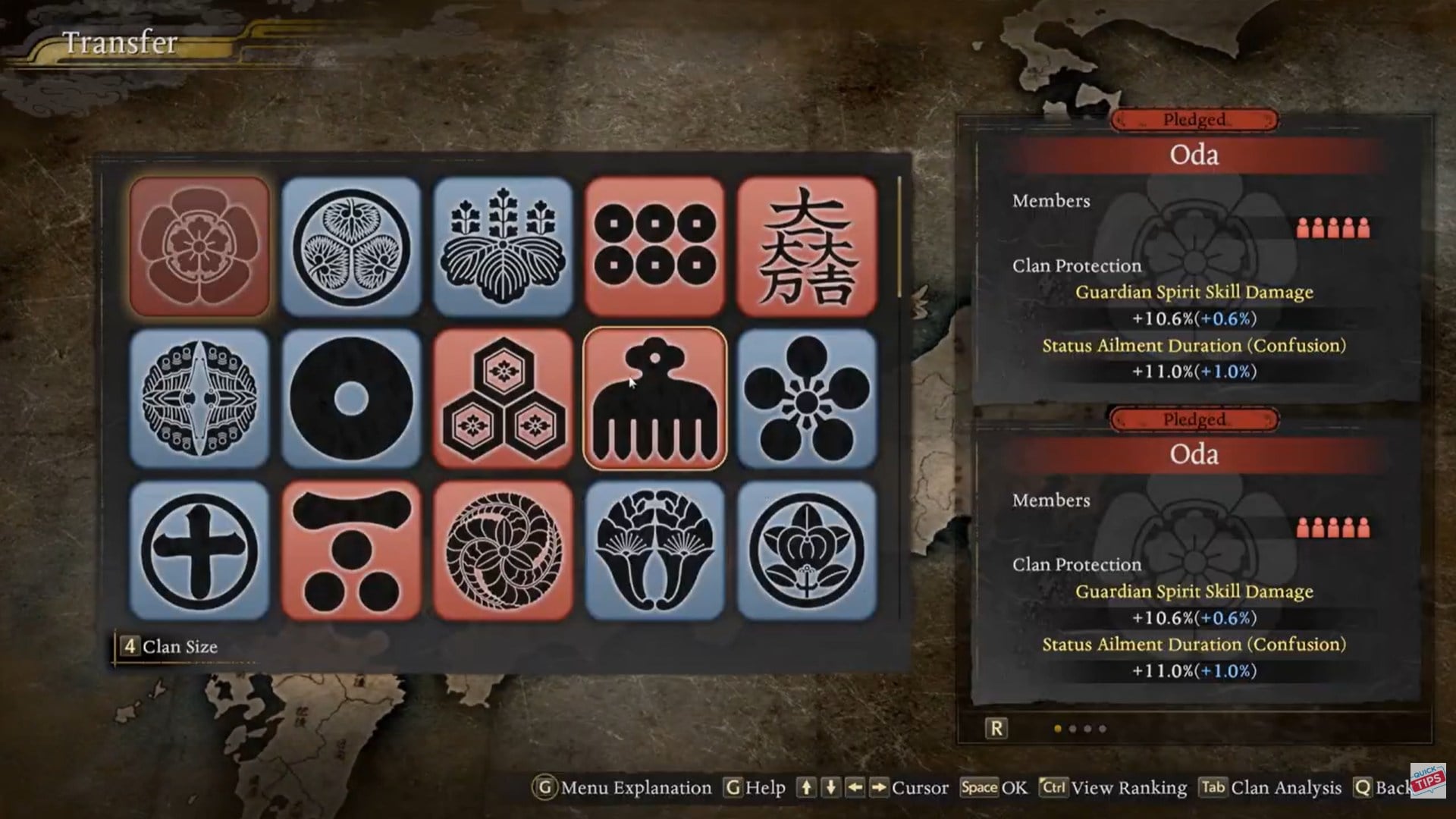Choose the three hexagons crest tile
The height and width of the screenshot is (819, 1456).
(x=503, y=398)
